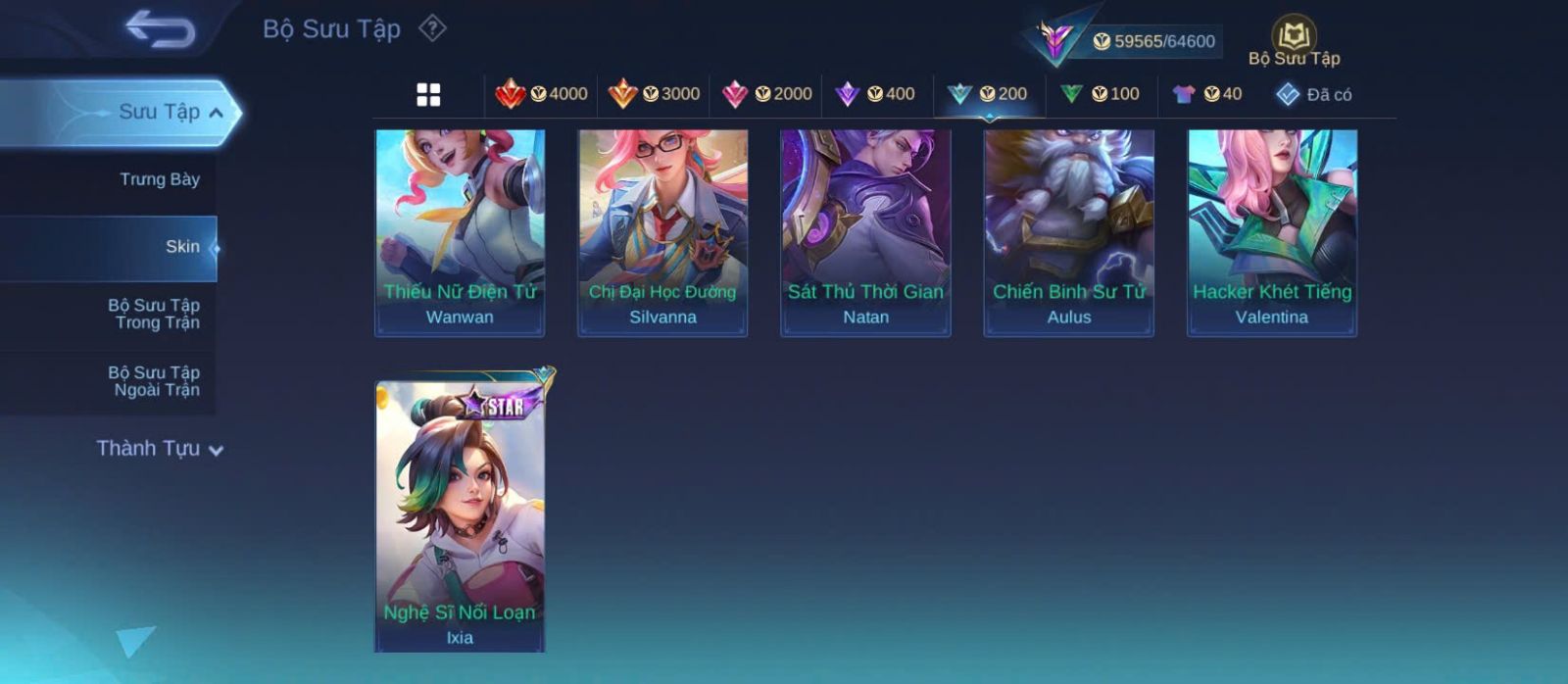This screenshot has width=1568, height=684.
Task: Select Wanwan's Thiếu Nữ Điện Tử skin
Action: click(460, 233)
